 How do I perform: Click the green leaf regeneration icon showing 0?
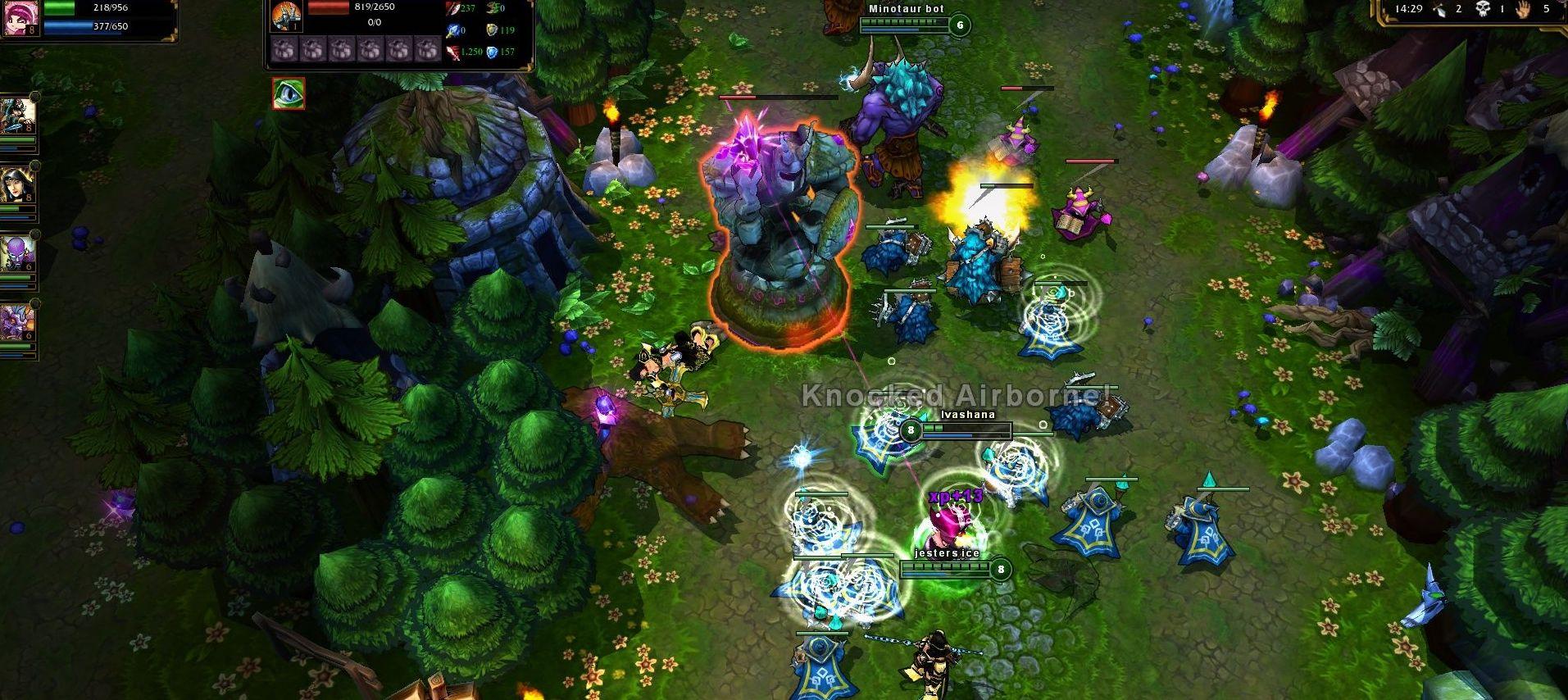point(491,8)
